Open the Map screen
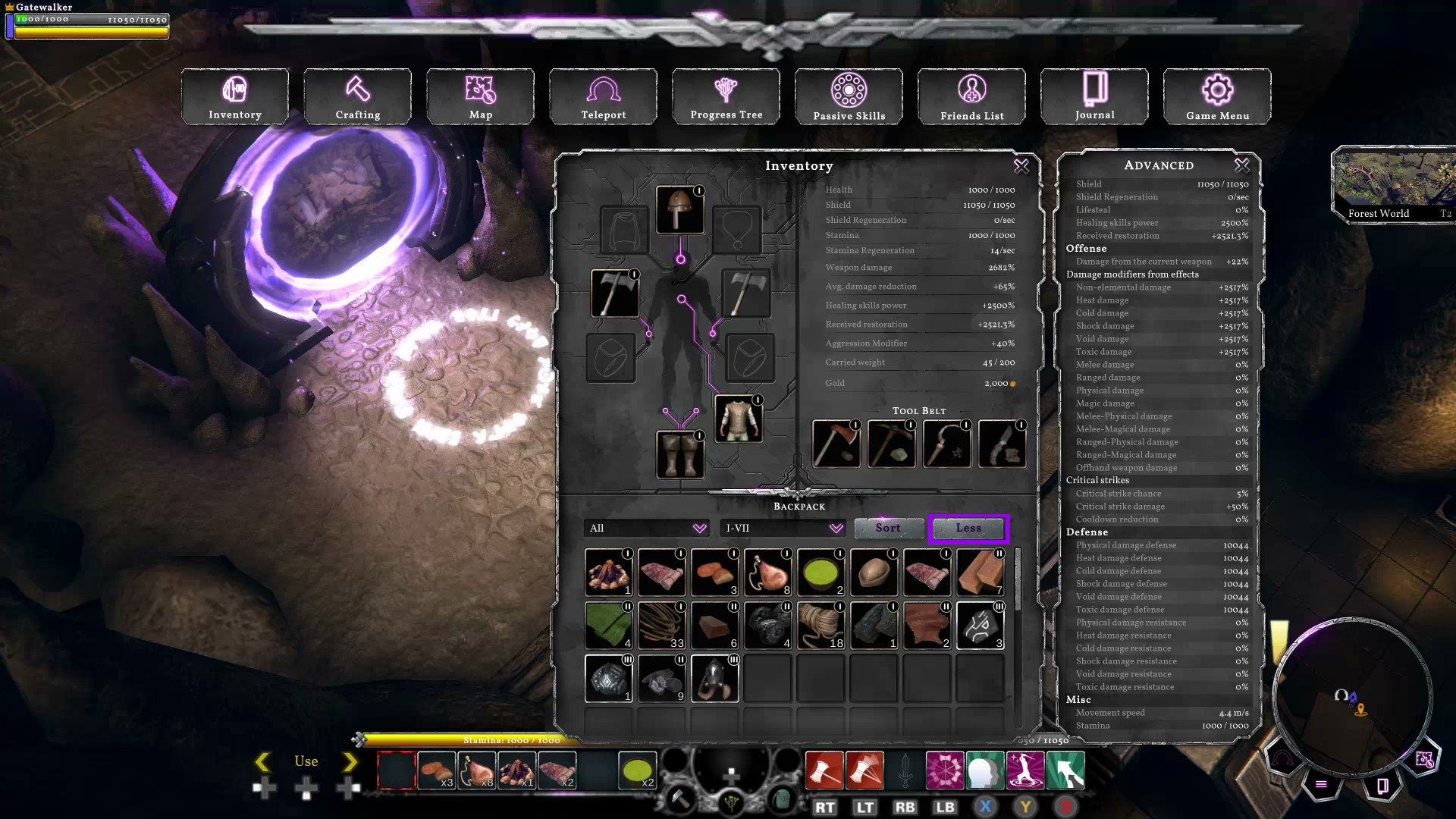The width and height of the screenshot is (1456, 819). [x=480, y=96]
